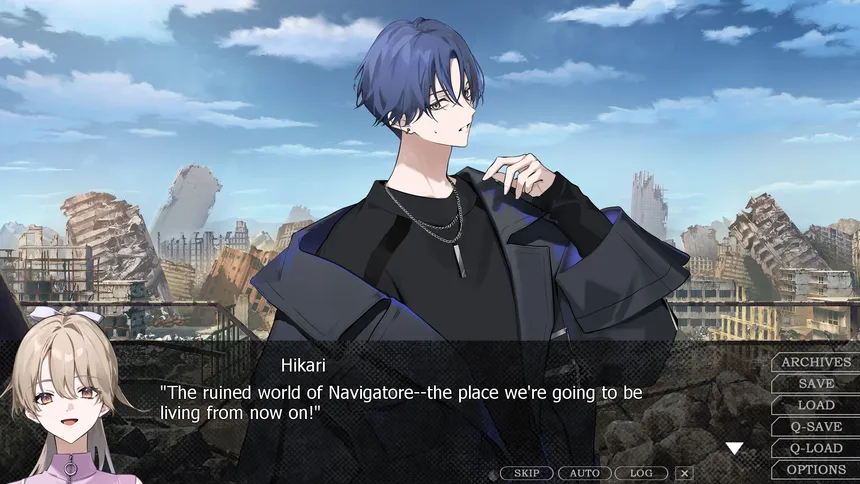The image size is (860, 484).
Task: Open the dialogue LOG
Action: (x=641, y=473)
